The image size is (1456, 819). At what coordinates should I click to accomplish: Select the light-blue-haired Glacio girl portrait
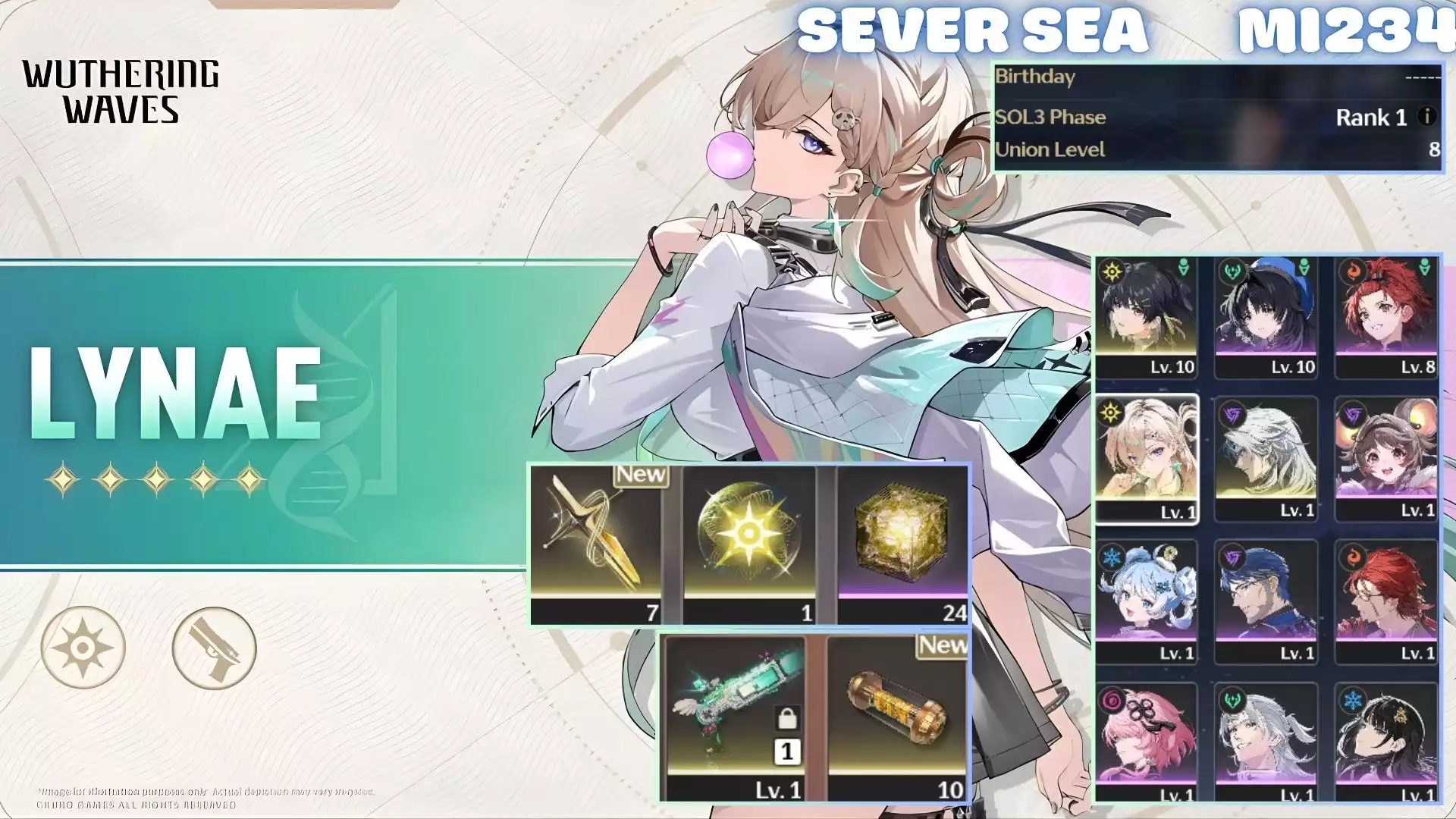tap(1146, 601)
